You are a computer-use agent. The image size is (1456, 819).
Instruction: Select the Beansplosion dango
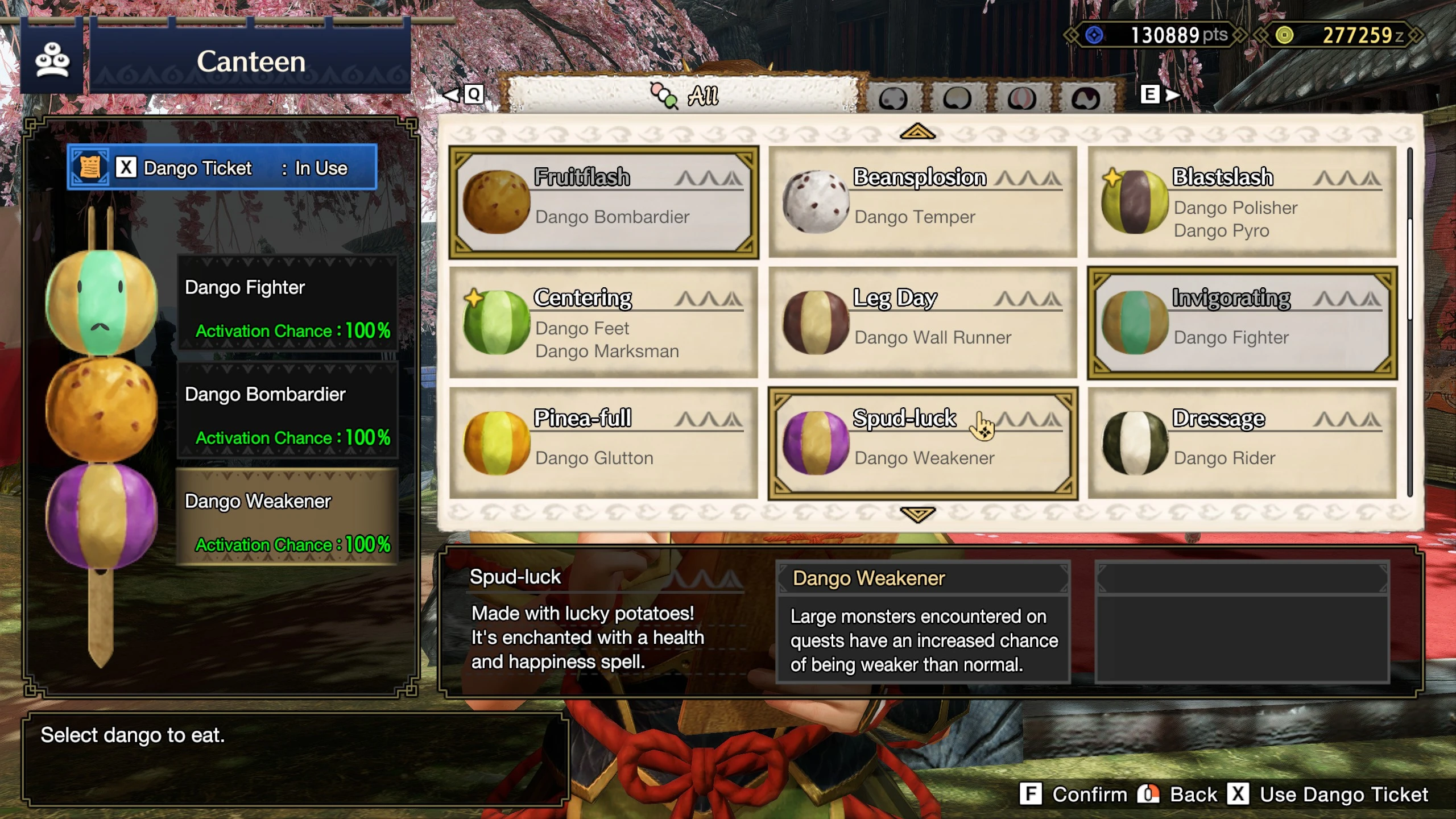pyautogui.click(x=921, y=202)
